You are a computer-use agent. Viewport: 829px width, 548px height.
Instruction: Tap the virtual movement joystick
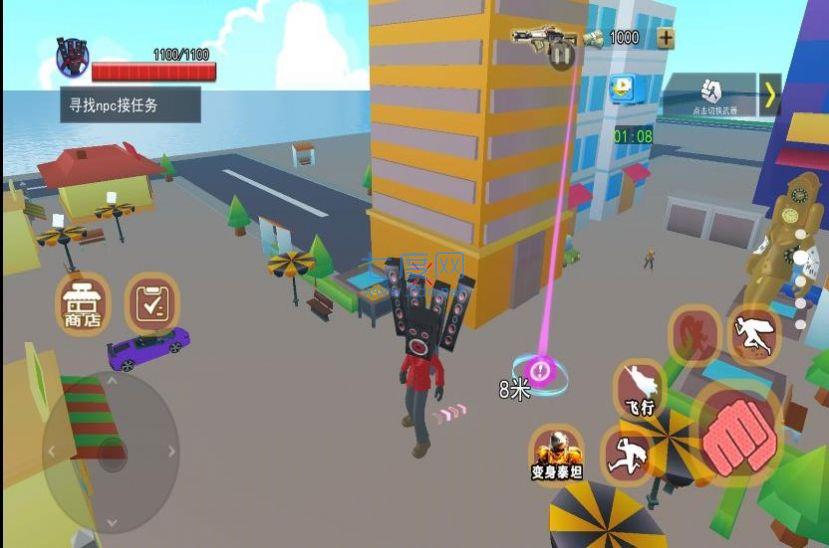[x=110, y=451]
